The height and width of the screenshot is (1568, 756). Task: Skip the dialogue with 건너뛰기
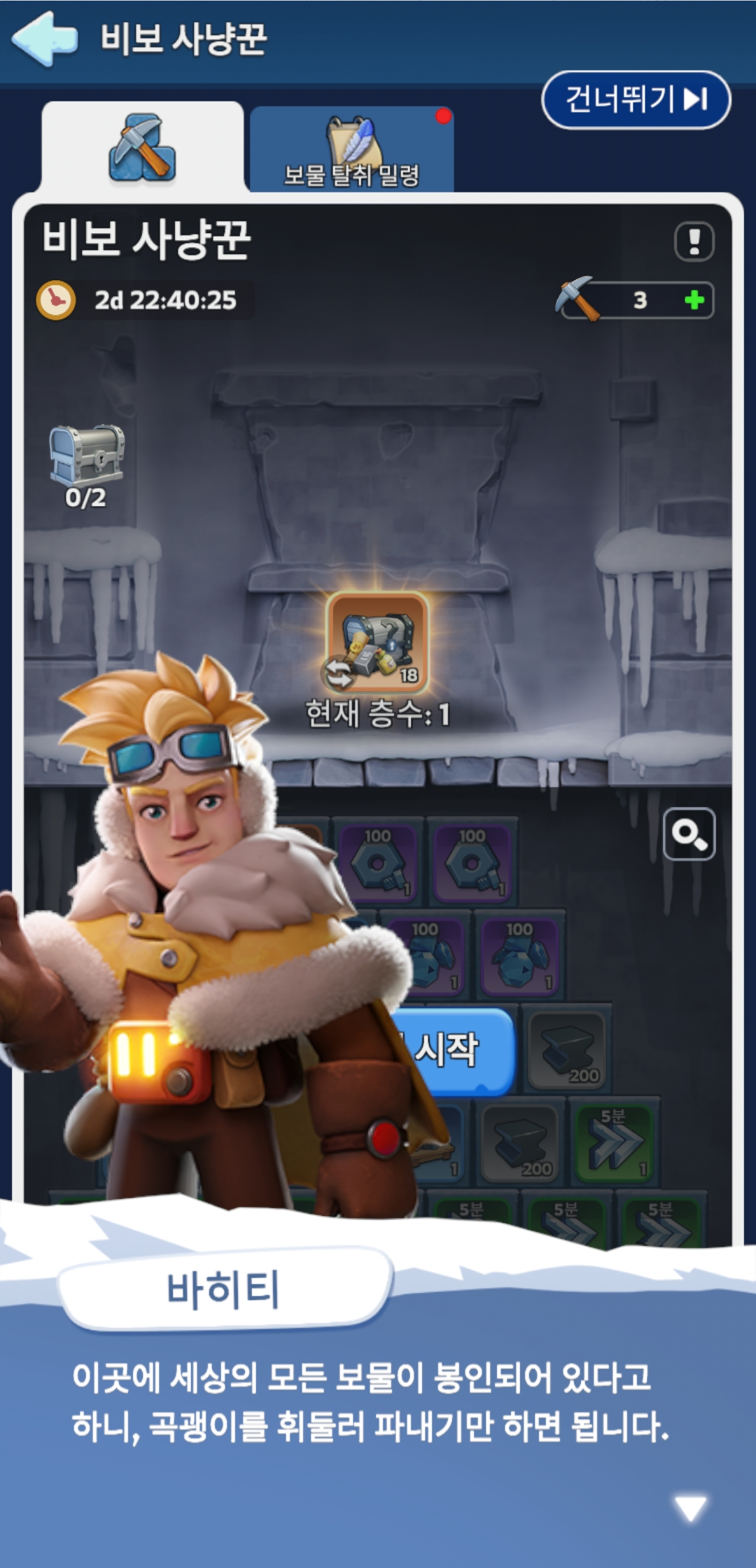(636, 99)
